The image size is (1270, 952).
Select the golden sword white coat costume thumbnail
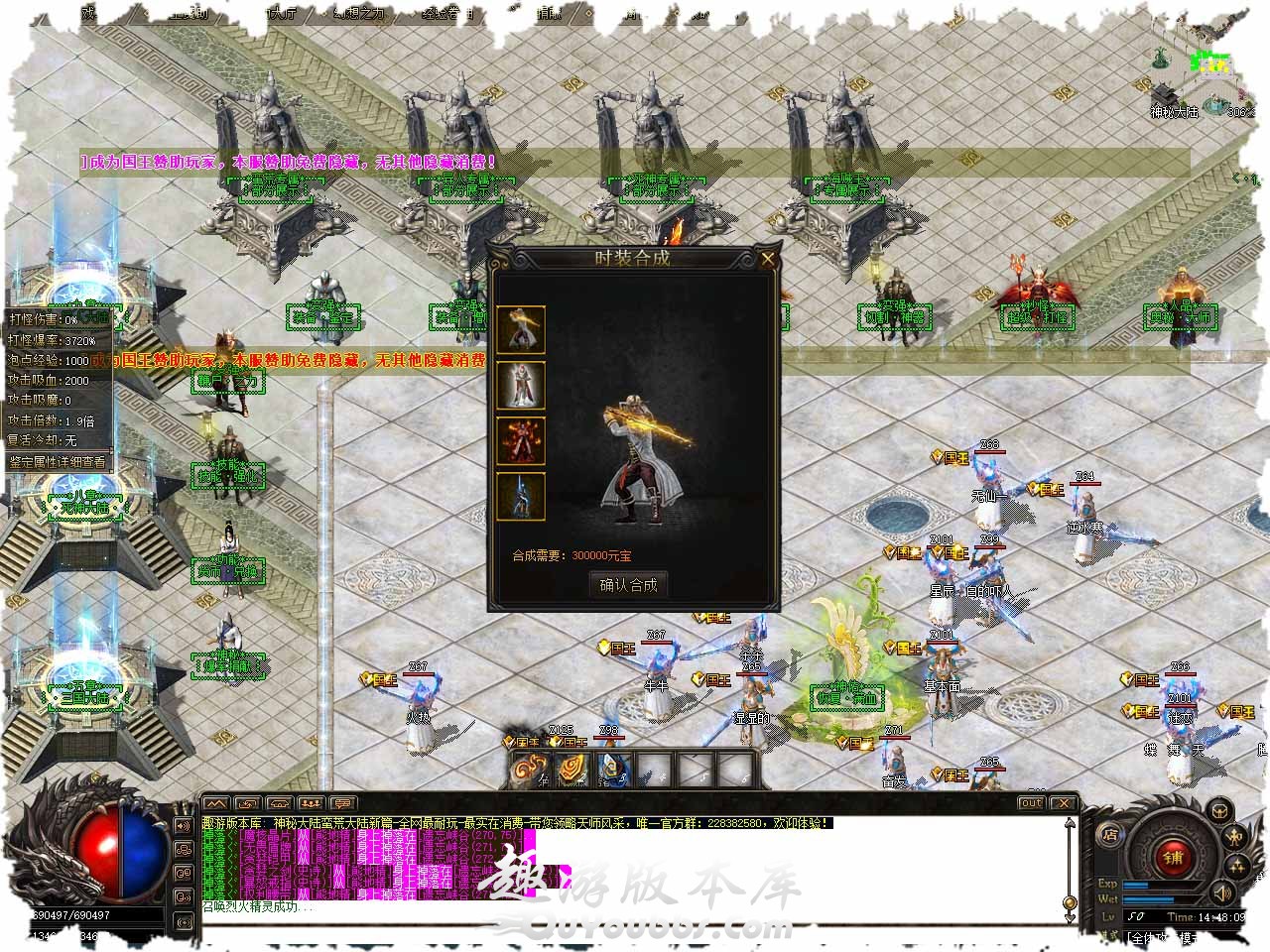(x=521, y=330)
